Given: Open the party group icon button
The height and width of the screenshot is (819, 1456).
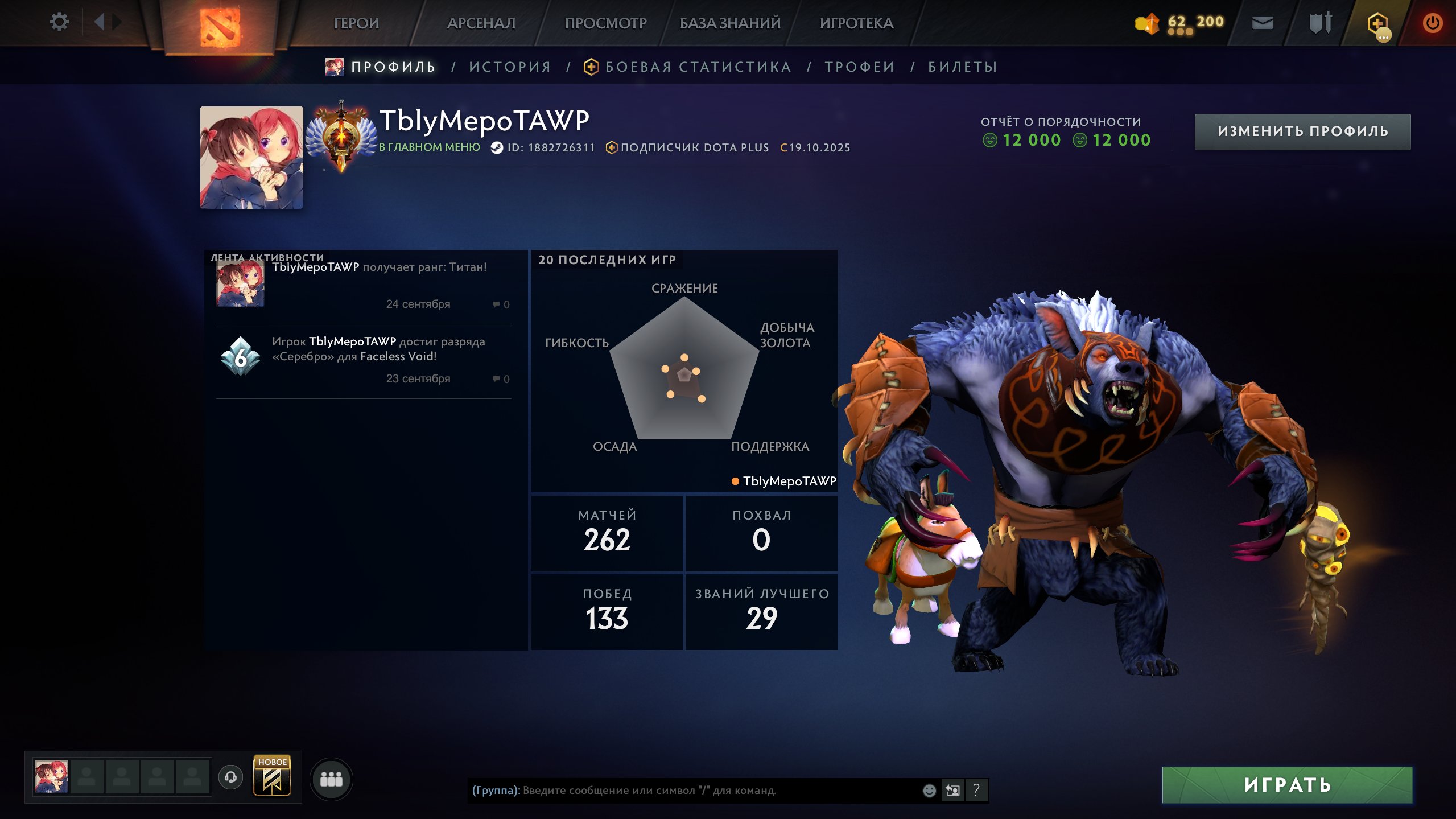Looking at the screenshot, I should tap(331, 779).
